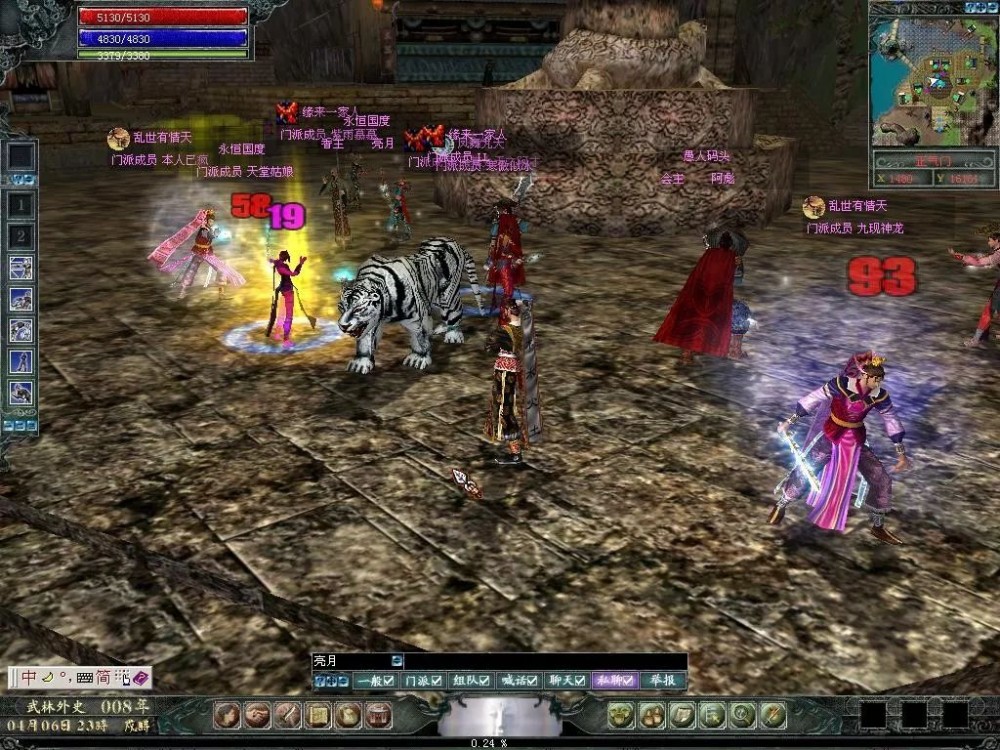Select quick slot number 2
This screenshot has width=1000, height=750.
[22, 237]
